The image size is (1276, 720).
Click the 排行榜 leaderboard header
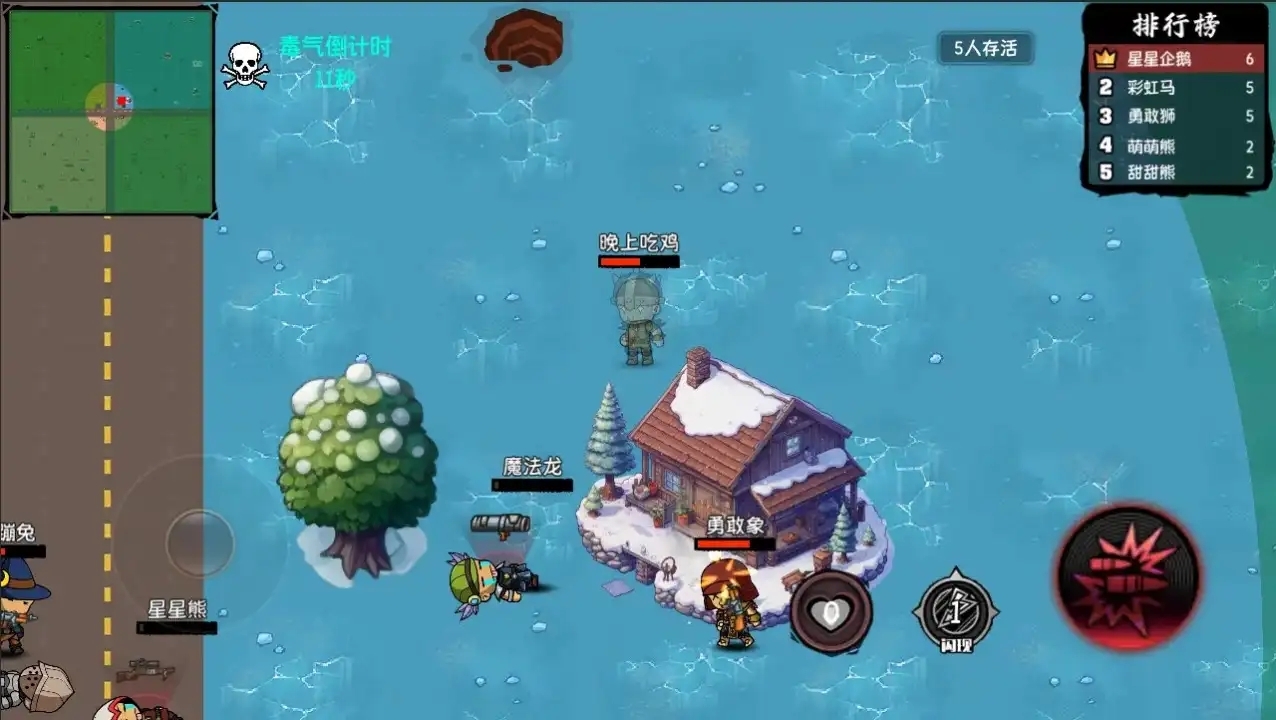tap(1176, 24)
